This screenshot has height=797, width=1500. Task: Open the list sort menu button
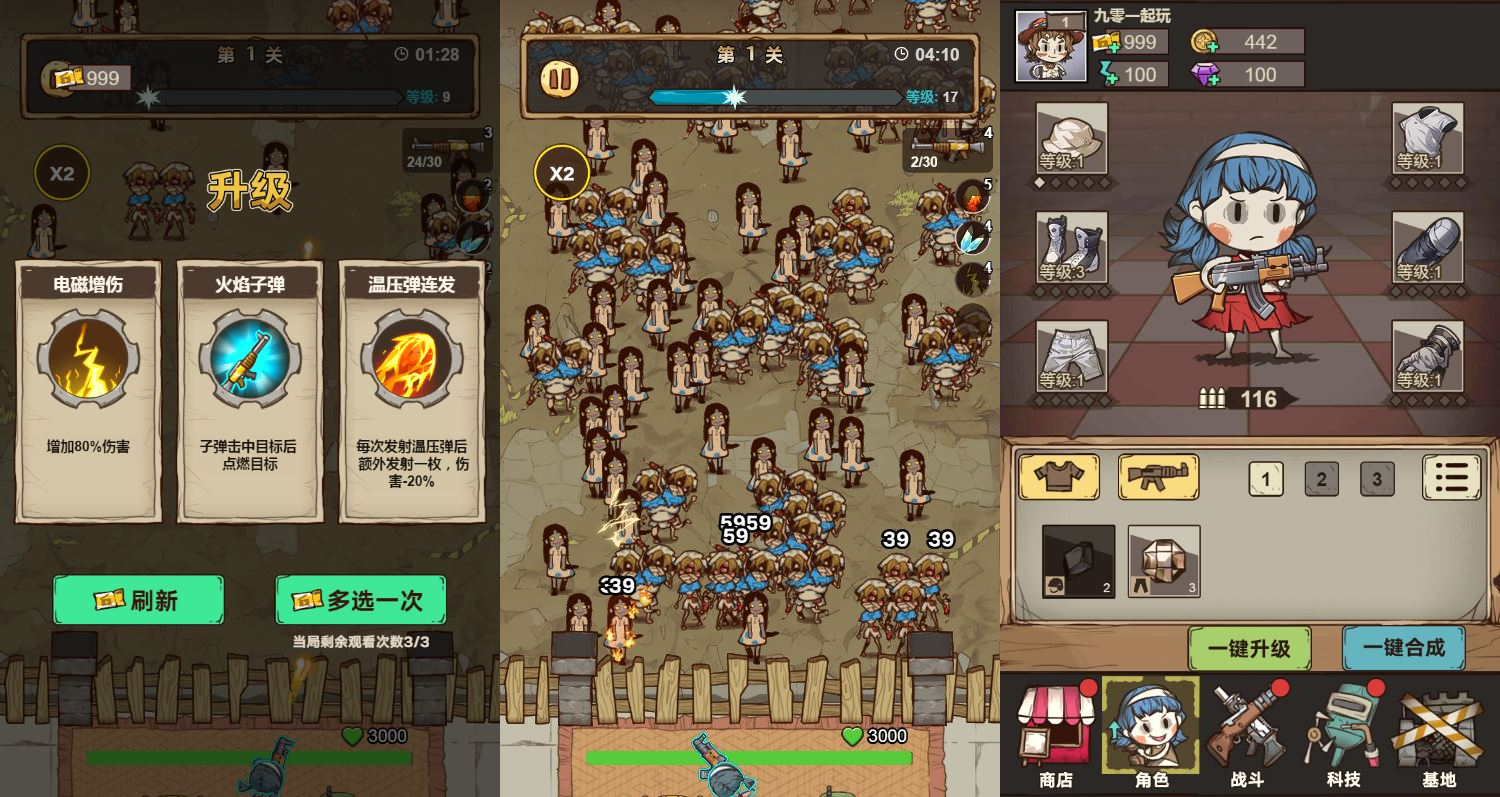pyautogui.click(x=1451, y=477)
